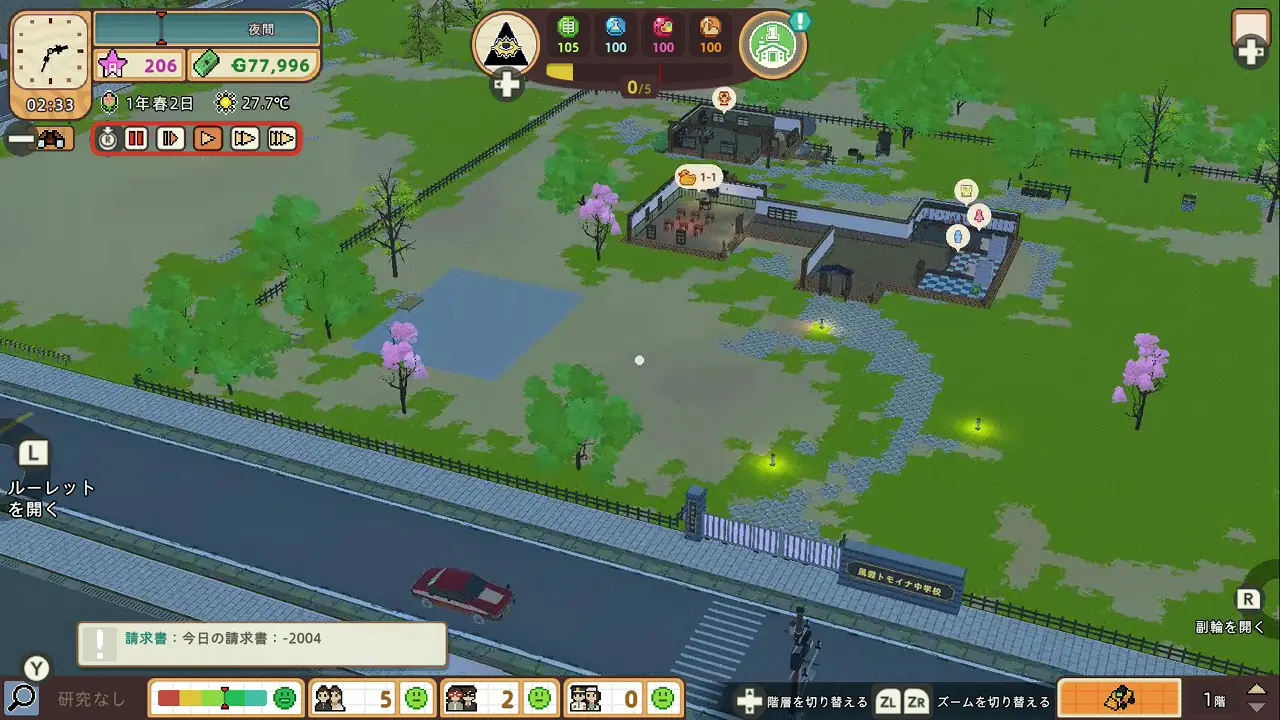Pause the game with the red pause button
Screen dimensions: 1280x720
(x=137, y=139)
